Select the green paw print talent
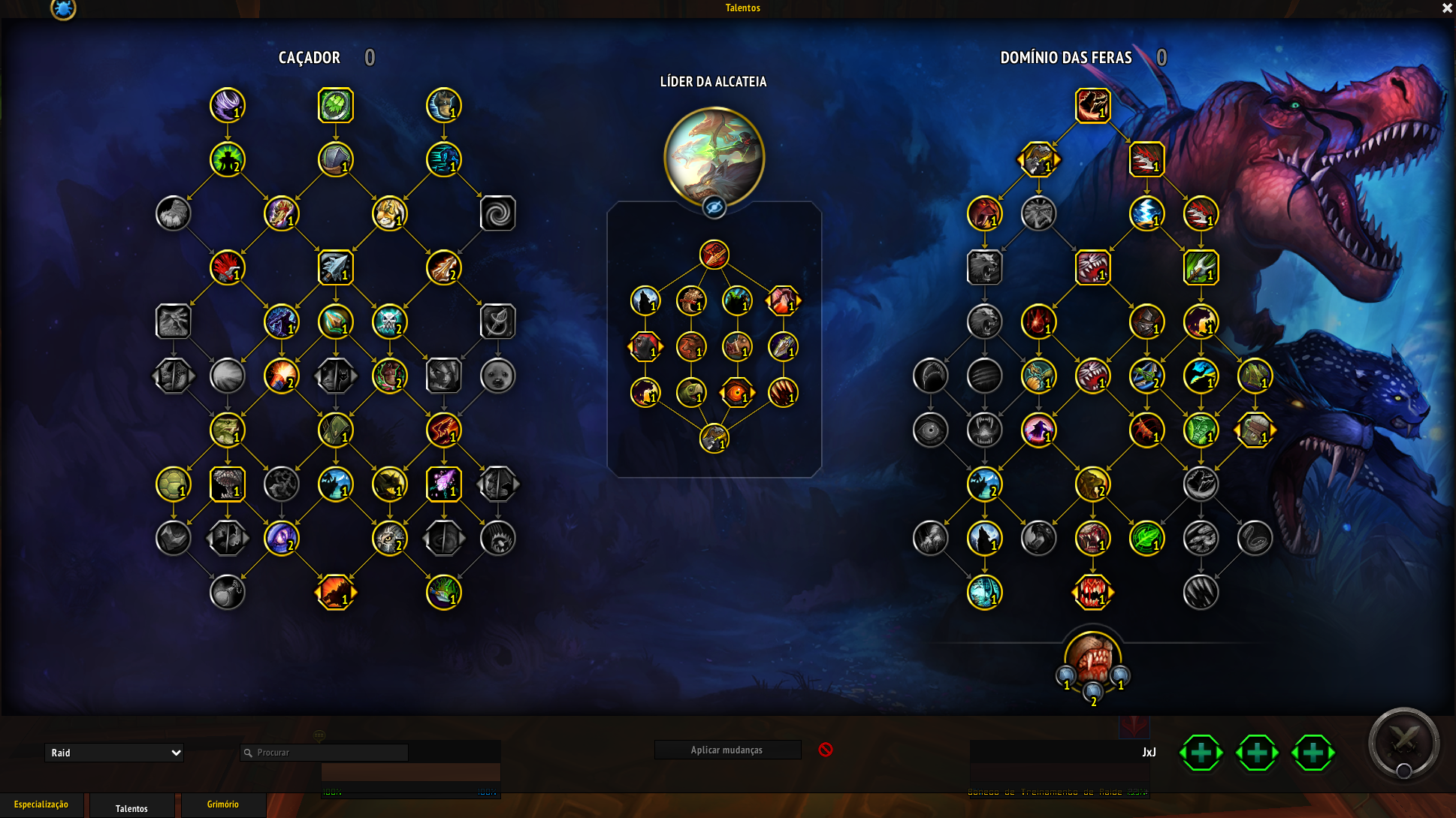The height and width of the screenshot is (818, 1456). pyautogui.click(x=335, y=105)
